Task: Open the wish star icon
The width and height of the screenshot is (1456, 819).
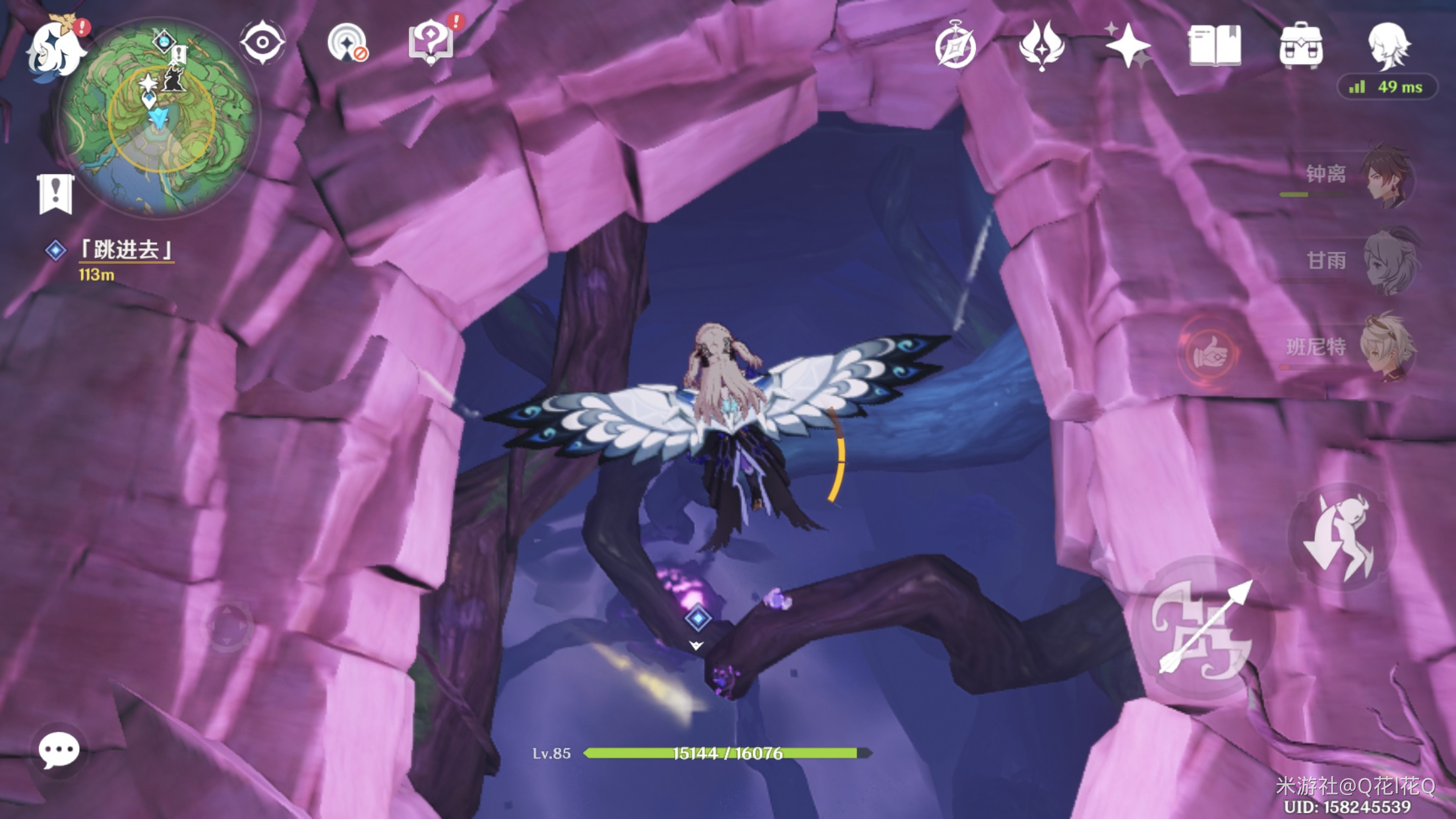Action: pyautogui.click(x=1128, y=45)
